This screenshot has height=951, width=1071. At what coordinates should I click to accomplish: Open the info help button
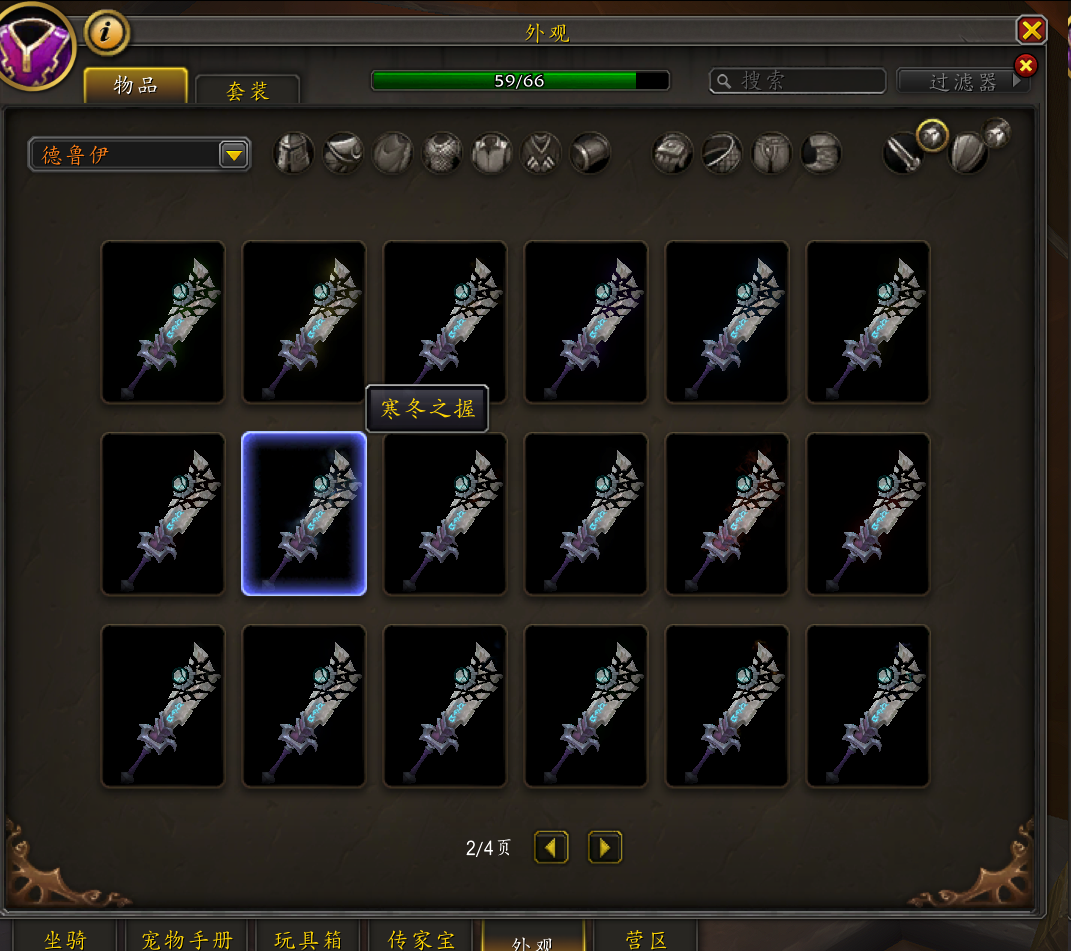(x=107, y=33)
